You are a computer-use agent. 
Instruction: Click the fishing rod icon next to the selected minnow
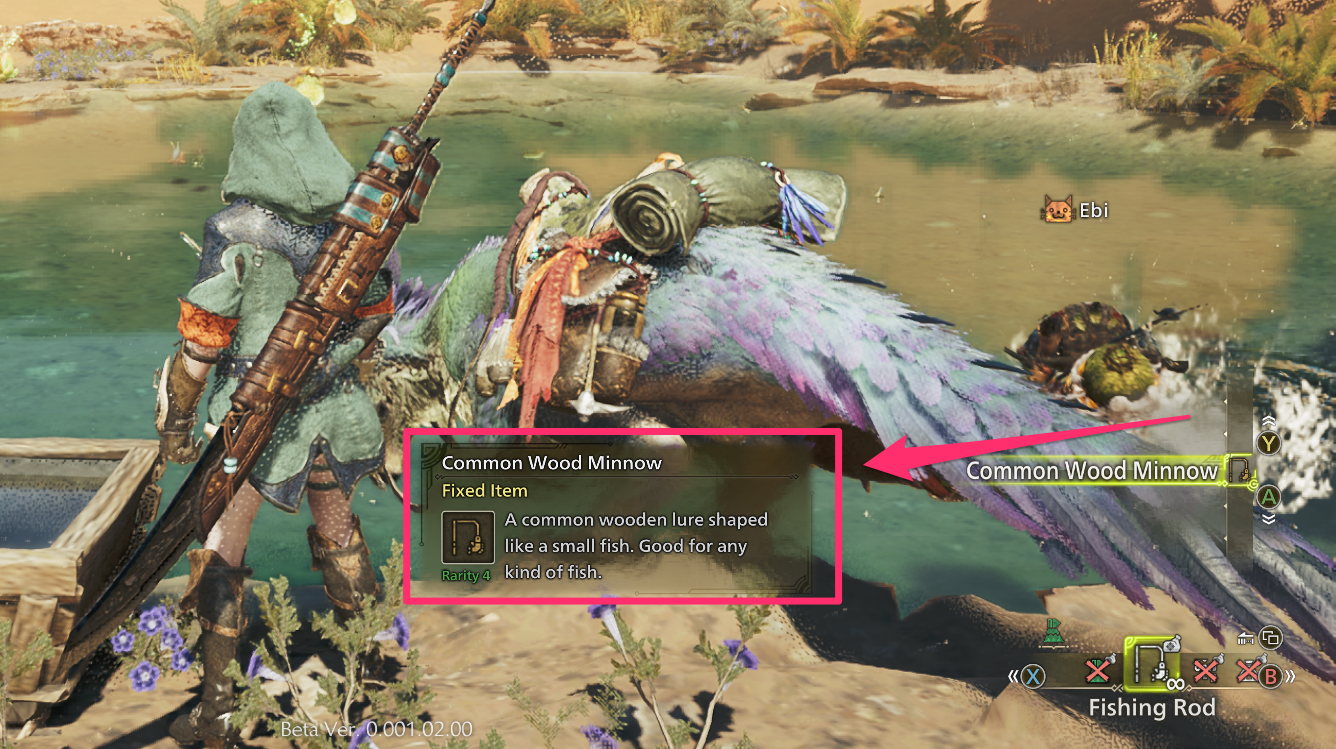click(x=1239, y=469)
